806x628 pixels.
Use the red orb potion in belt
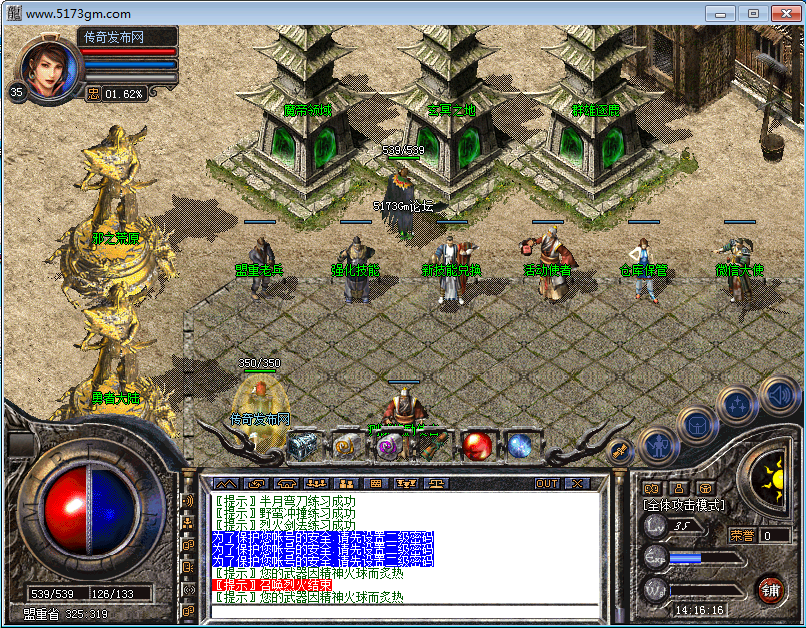(x=477, y=445)
